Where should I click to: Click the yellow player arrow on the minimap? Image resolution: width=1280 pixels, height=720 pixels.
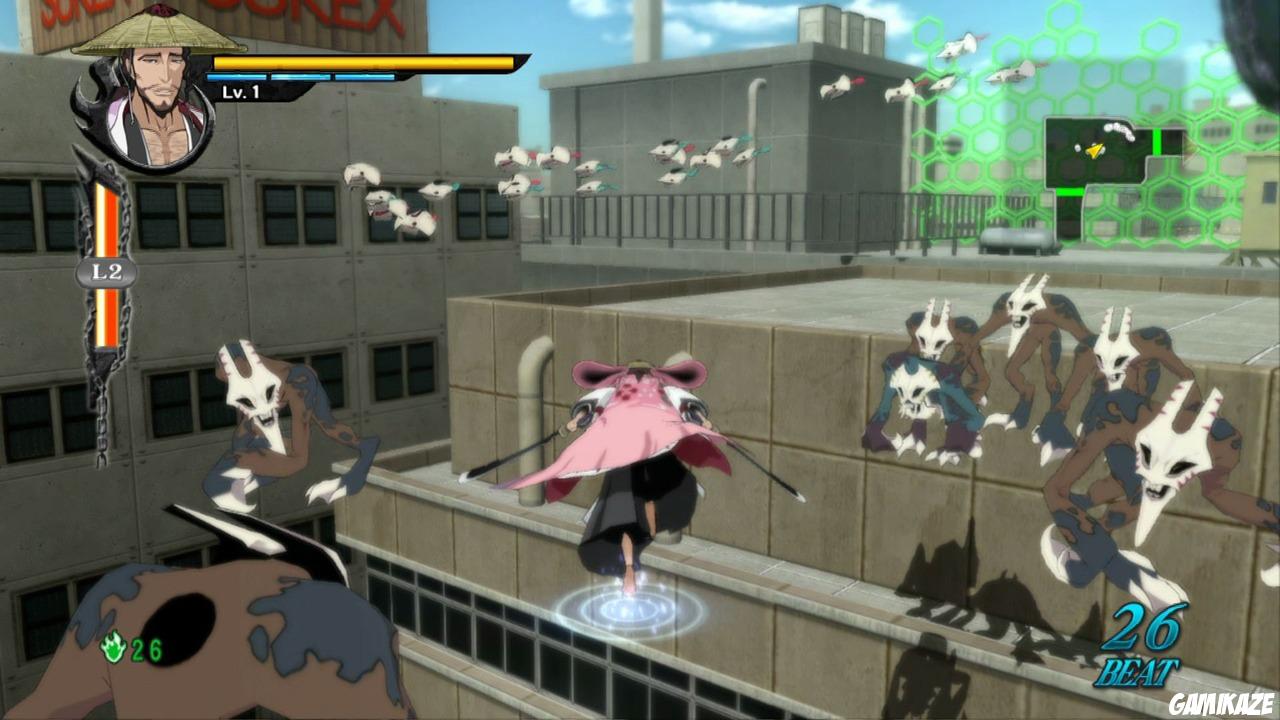coord(1095,150)
